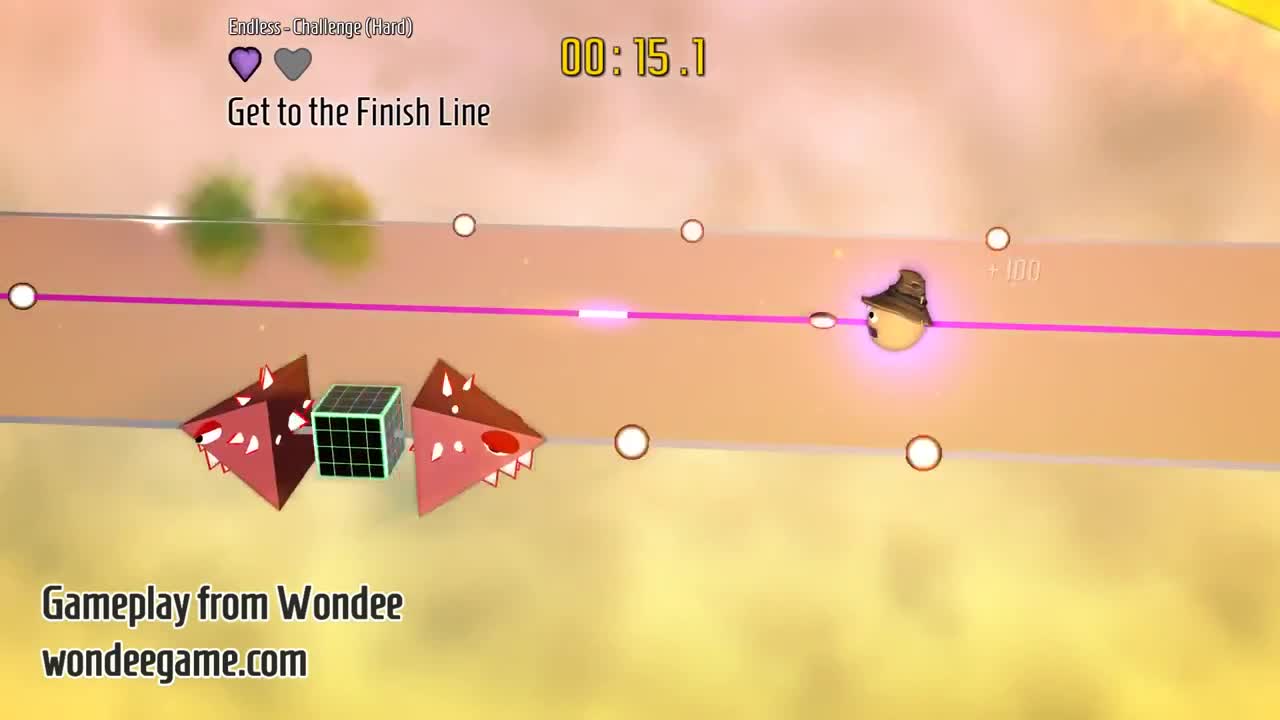
Task: Toggle the purple heart to gray
Action: (245, 62)
